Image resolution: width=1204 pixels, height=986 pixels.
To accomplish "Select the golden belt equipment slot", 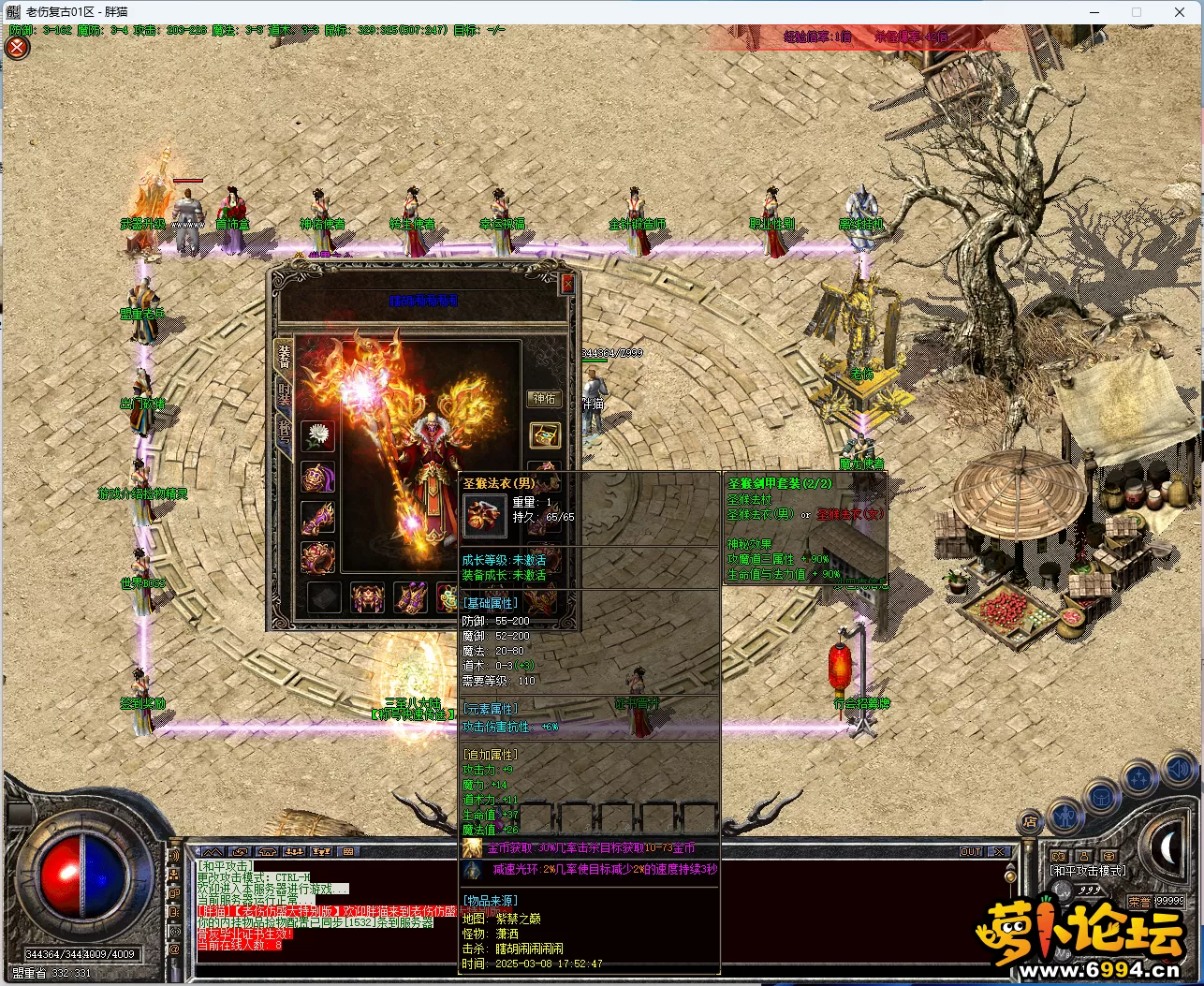I will coord(367,596).
